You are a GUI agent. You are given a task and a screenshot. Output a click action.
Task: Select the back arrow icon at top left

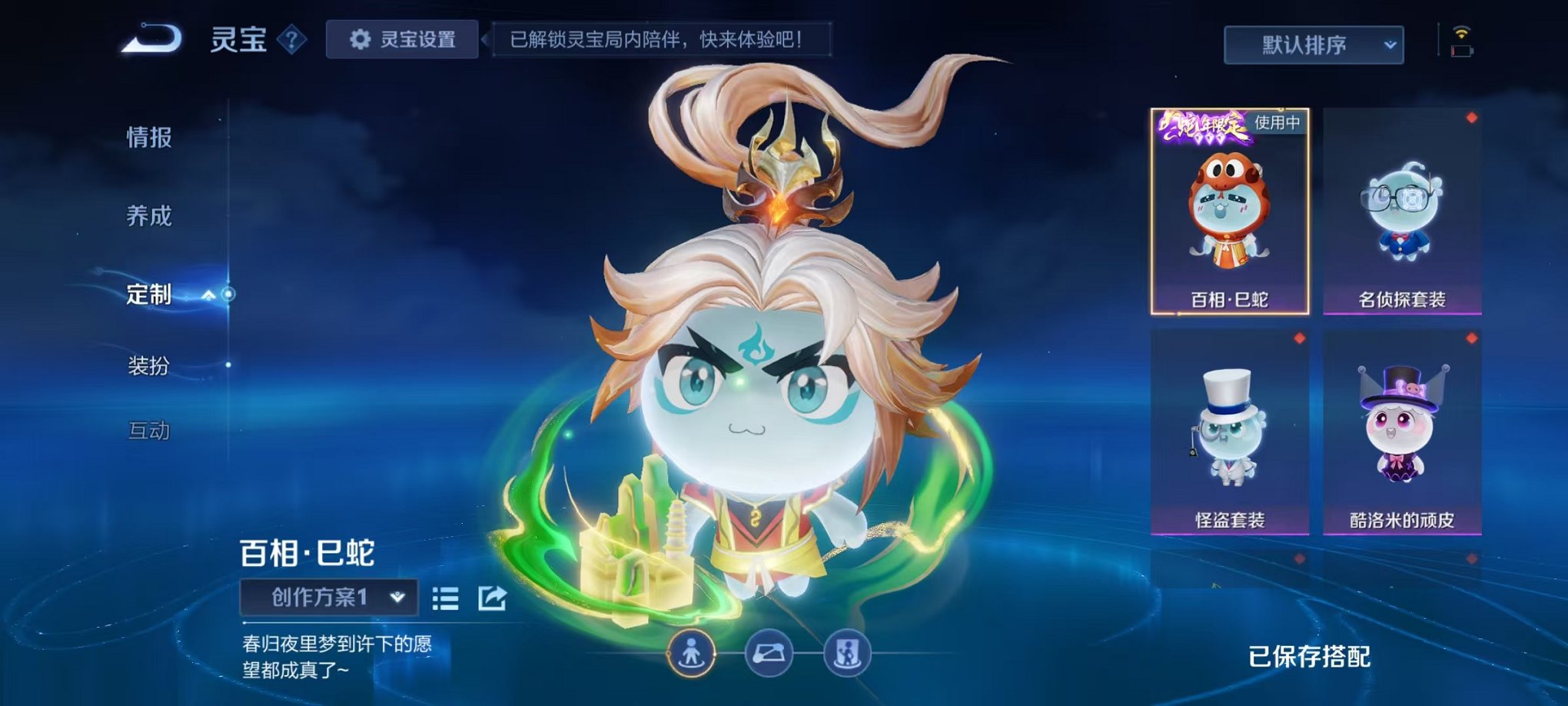pyautogui.click(x=151, y=39)
